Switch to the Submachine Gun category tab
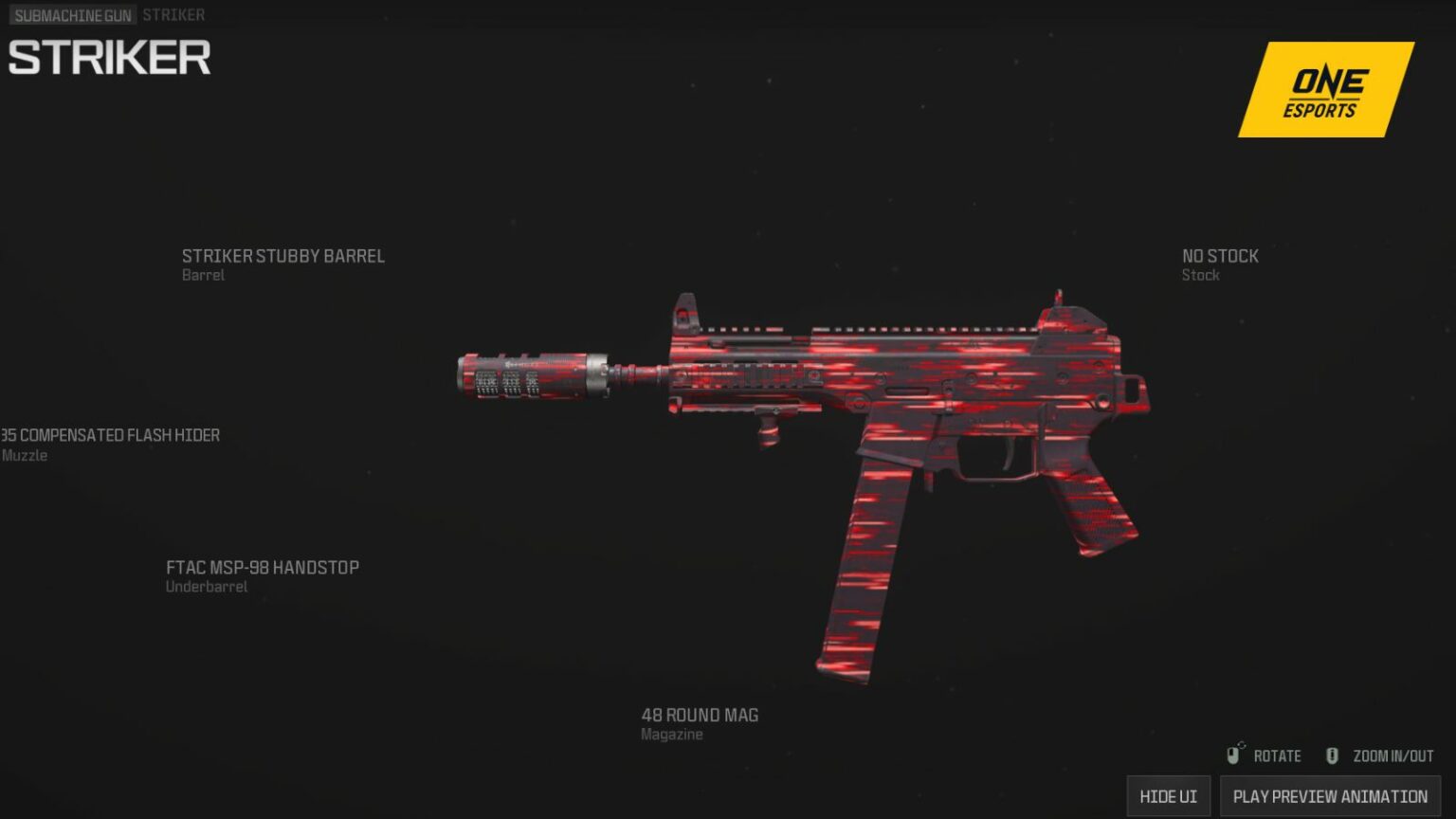This screenshot has height=819, width=1456. point(74,14)
